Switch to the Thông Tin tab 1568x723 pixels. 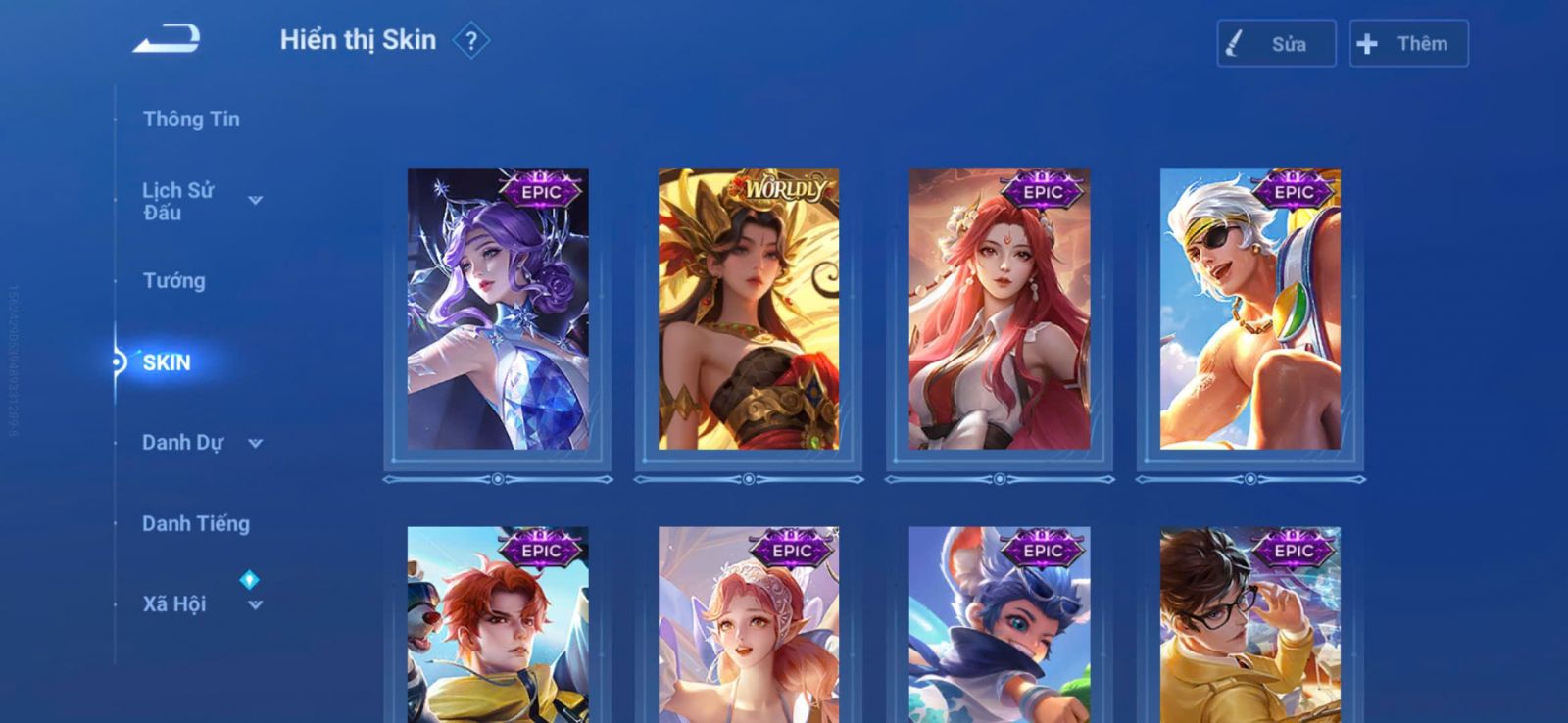point(191,120)
